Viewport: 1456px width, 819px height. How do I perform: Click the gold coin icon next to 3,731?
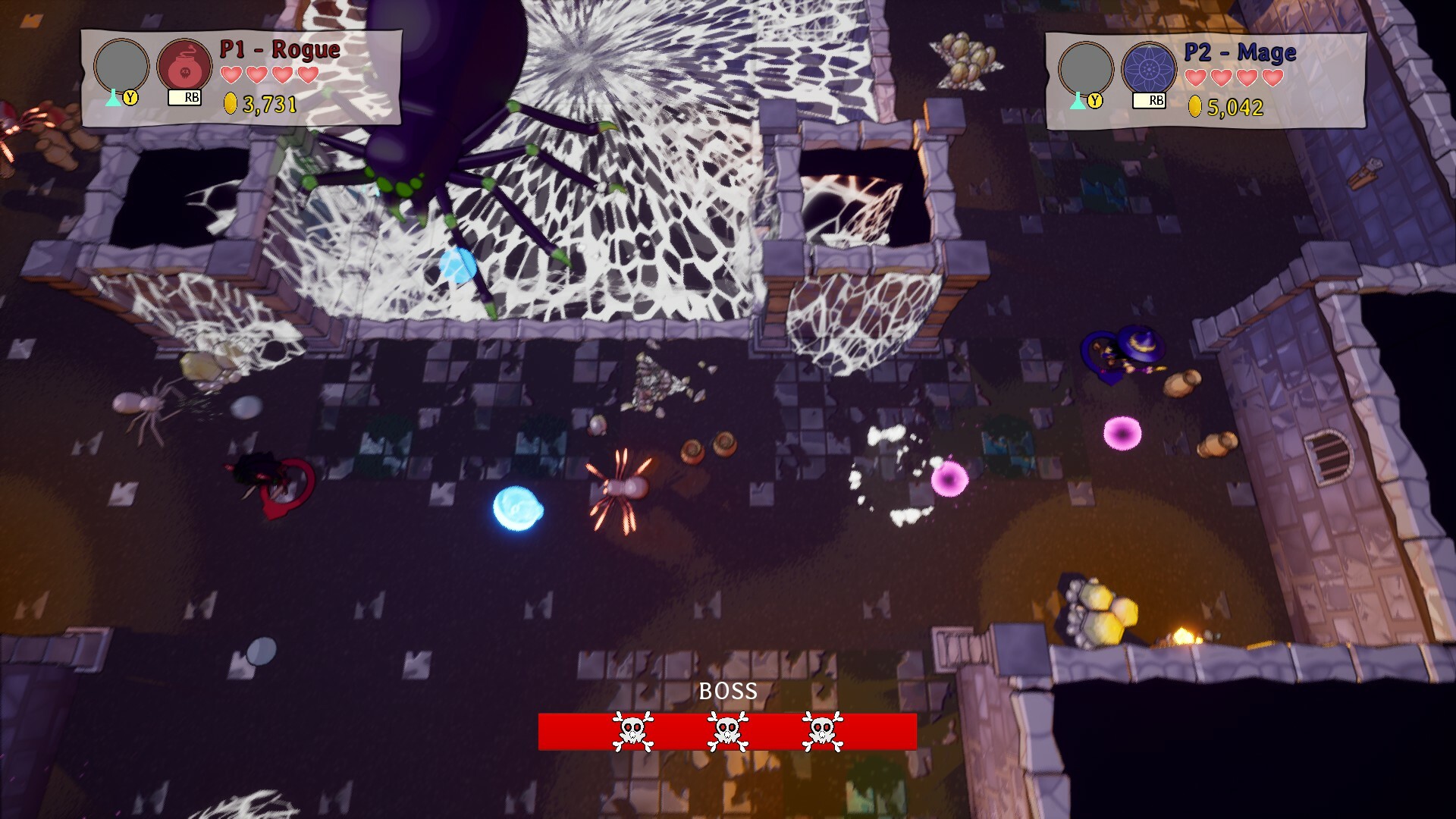(x=229, y=103)
